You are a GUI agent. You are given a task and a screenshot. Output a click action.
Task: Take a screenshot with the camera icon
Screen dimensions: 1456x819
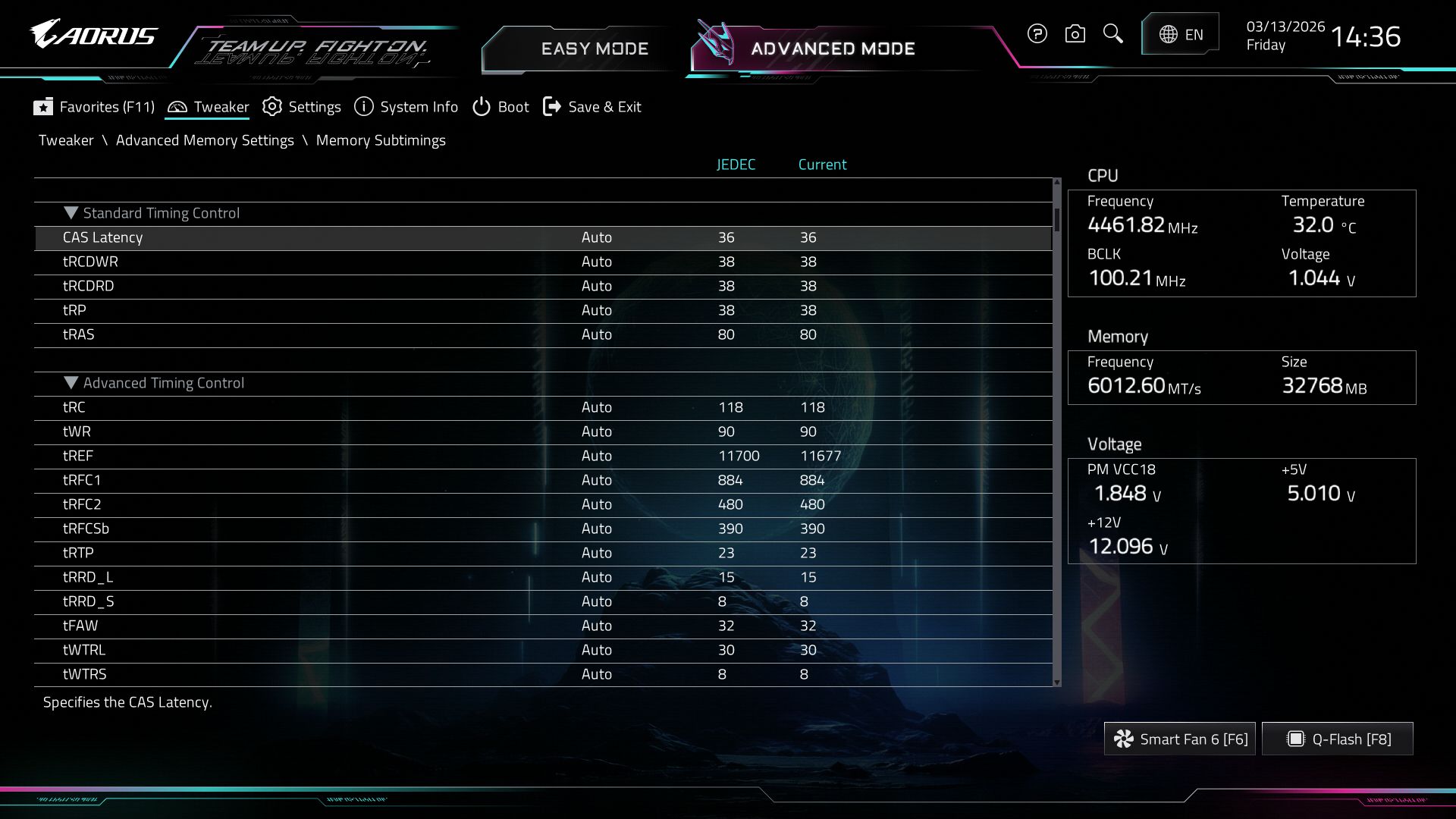coord(1075,34)
